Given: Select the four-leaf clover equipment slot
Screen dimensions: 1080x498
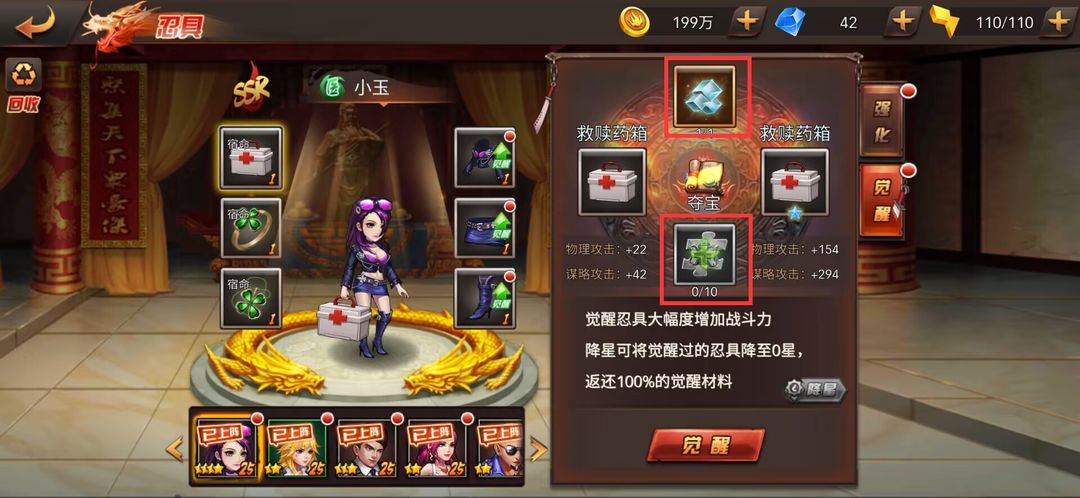Looking at the screenshot, I should point(251,298).
